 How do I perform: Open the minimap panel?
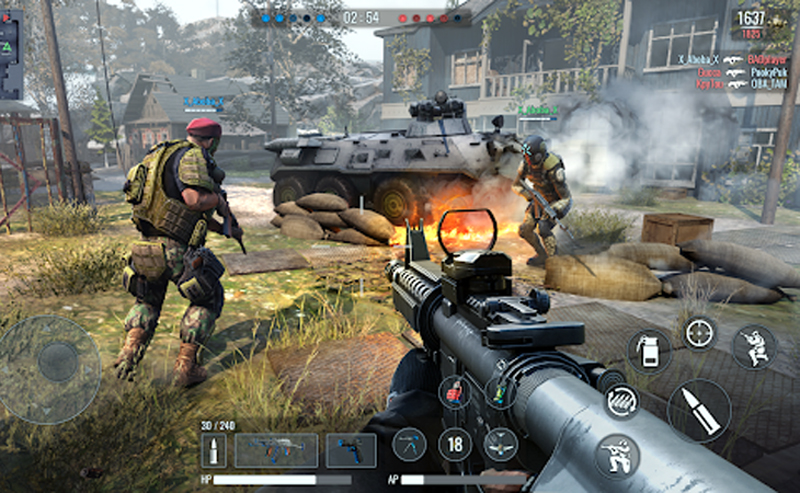pos(10,55)
